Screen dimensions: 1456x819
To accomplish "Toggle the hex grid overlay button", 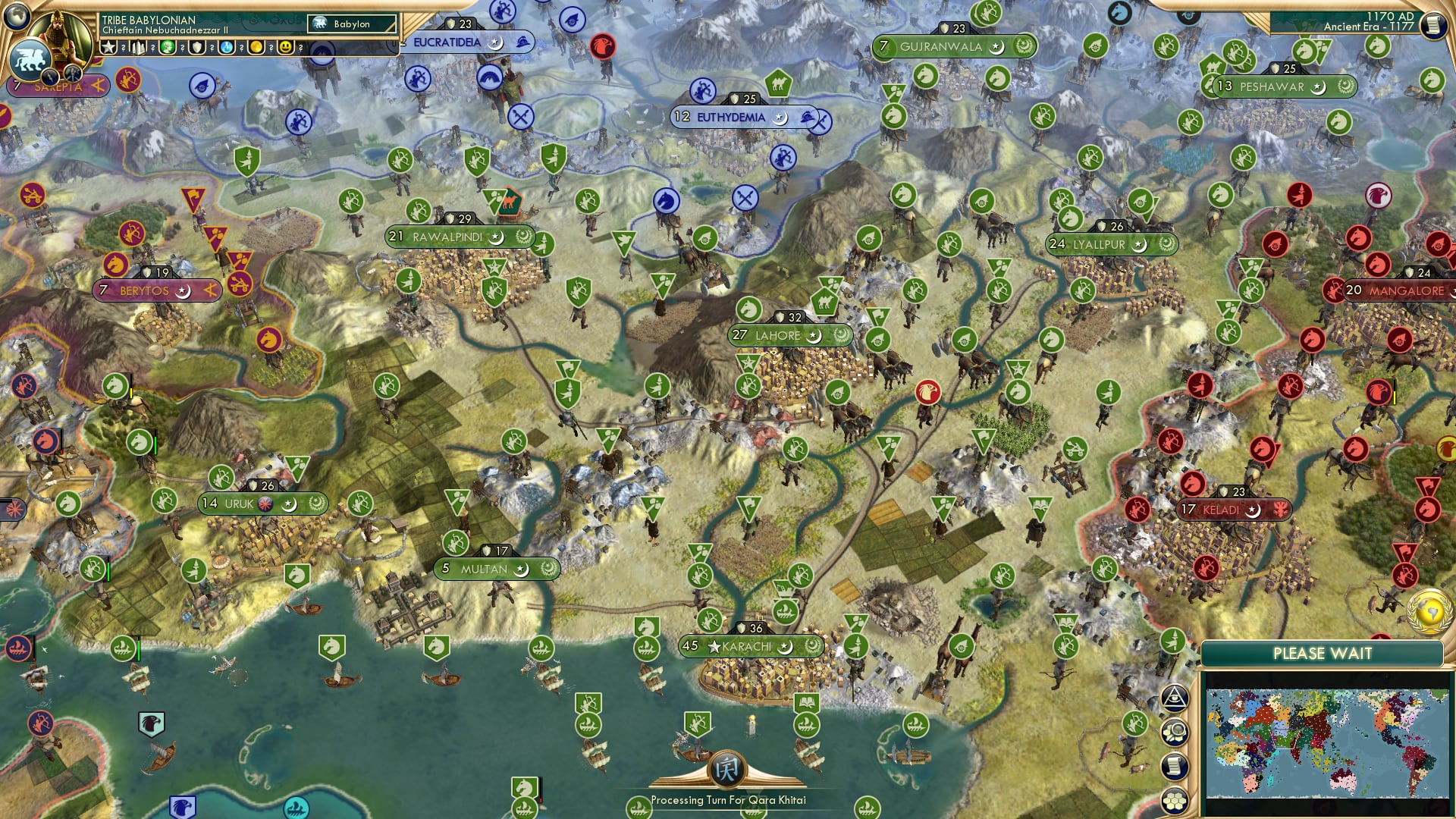I will (1175, 802).
